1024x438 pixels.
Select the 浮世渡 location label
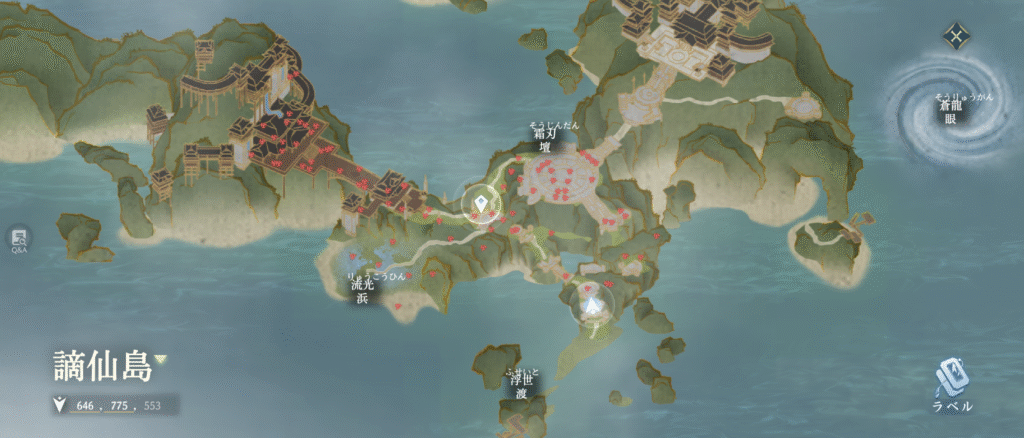[x=521, y=387]
